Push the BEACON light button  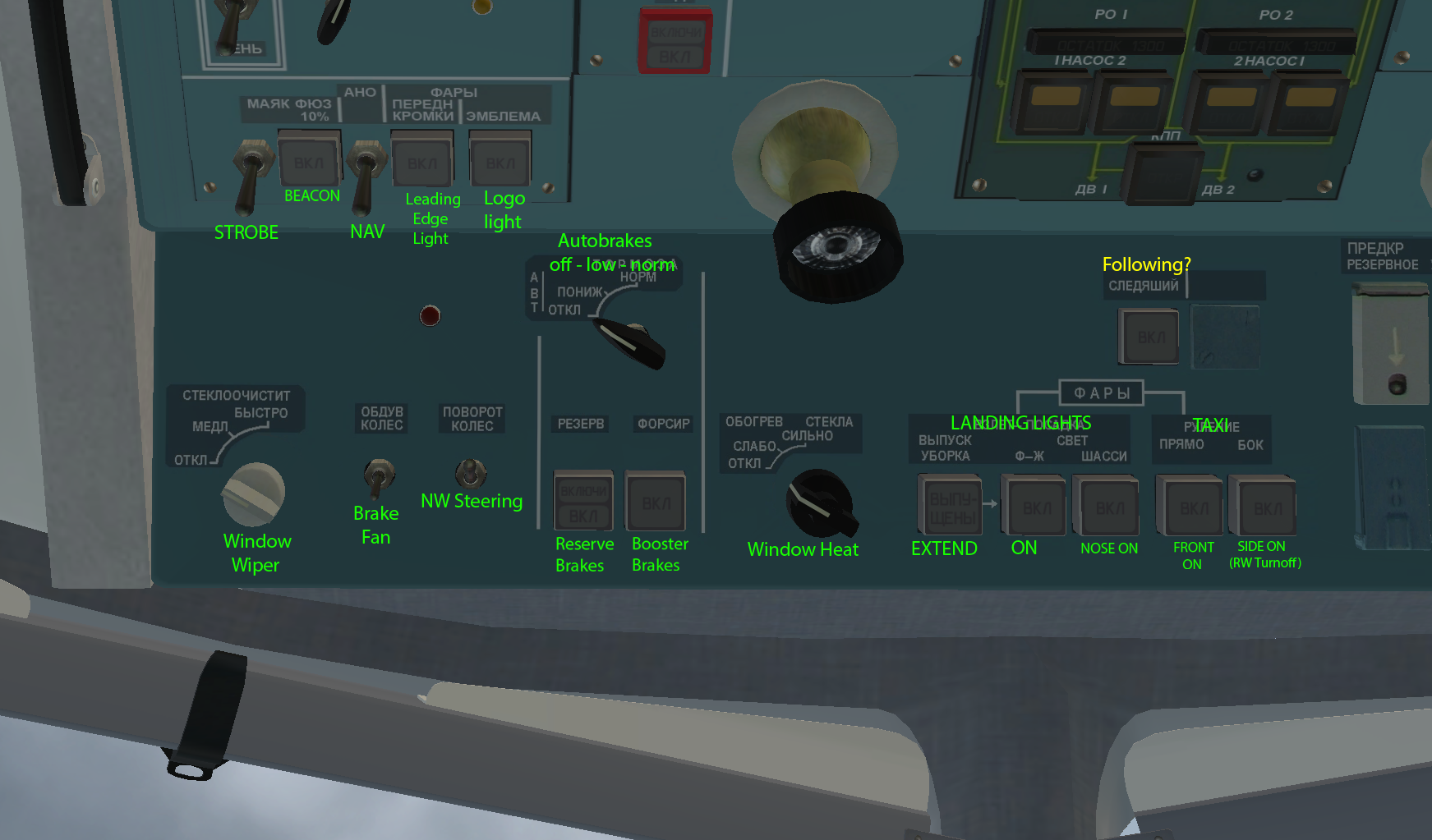coord(308,162)
